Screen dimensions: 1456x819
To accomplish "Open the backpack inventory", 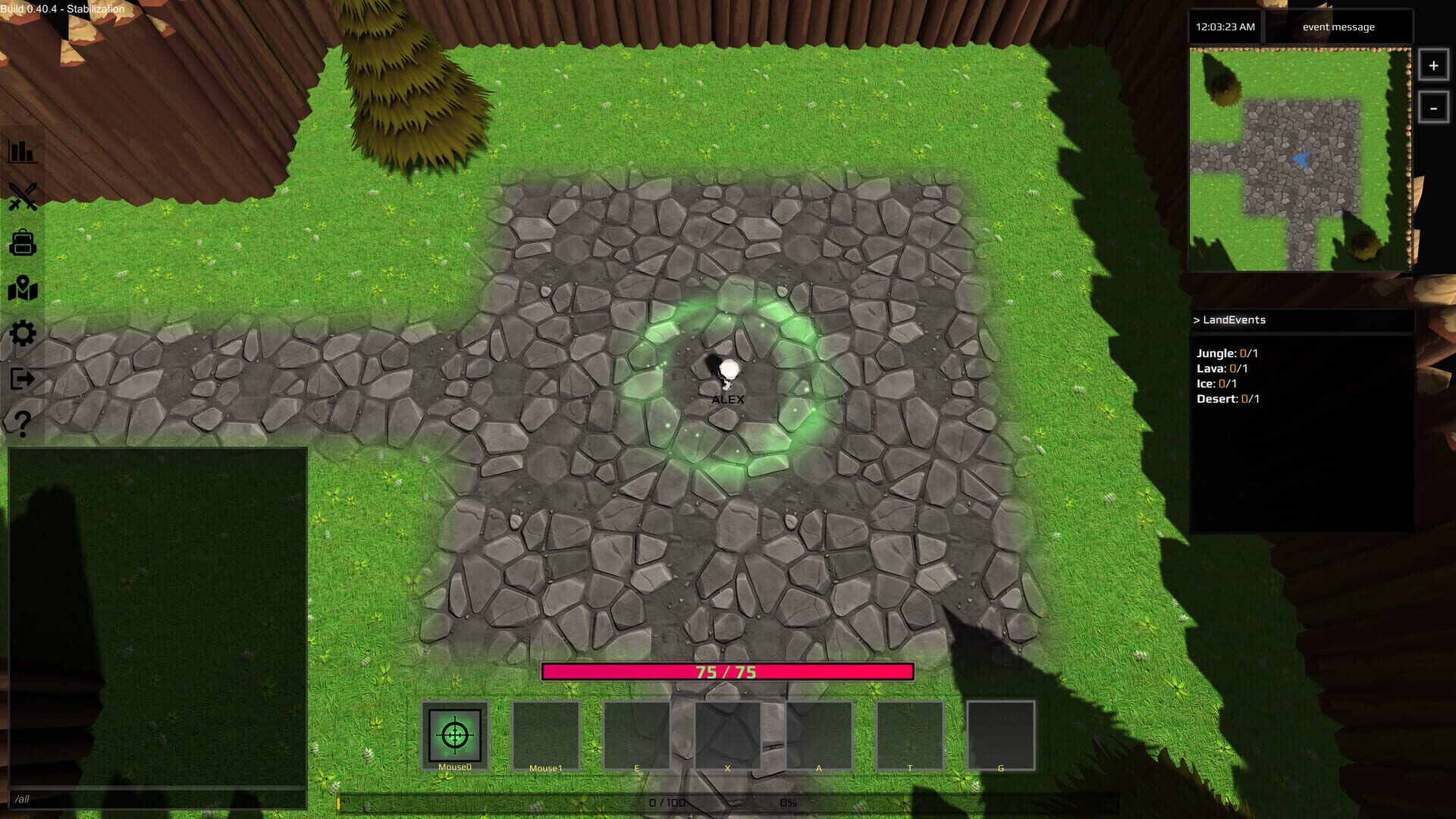I will click(23, 244).
